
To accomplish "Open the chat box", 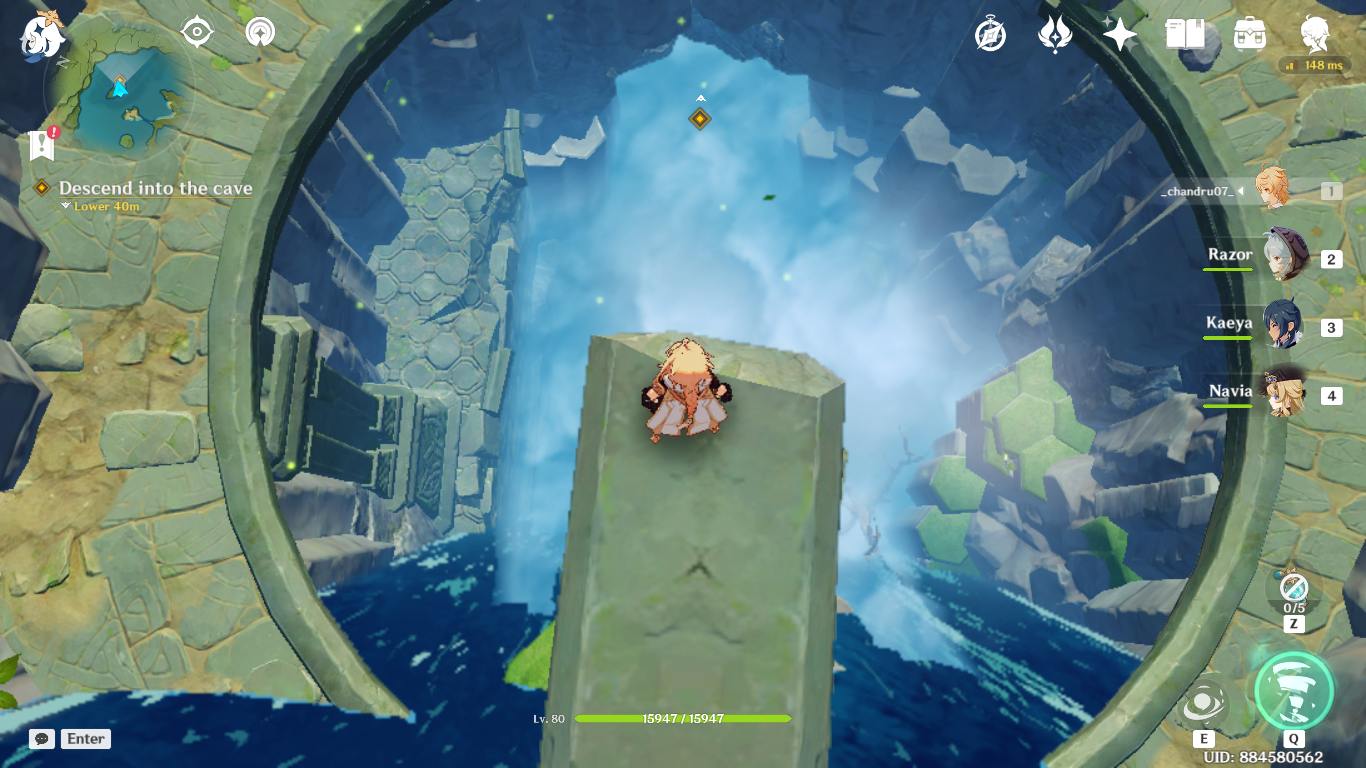I will [42, 739].
